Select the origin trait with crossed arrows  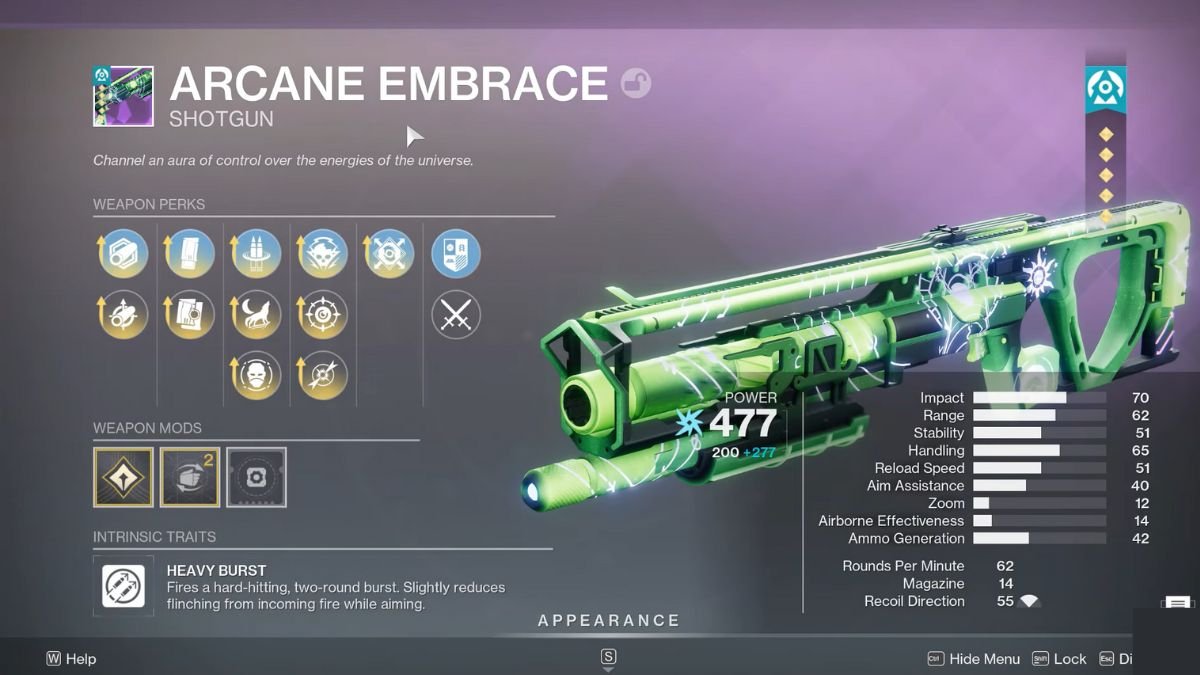(389, 254)
